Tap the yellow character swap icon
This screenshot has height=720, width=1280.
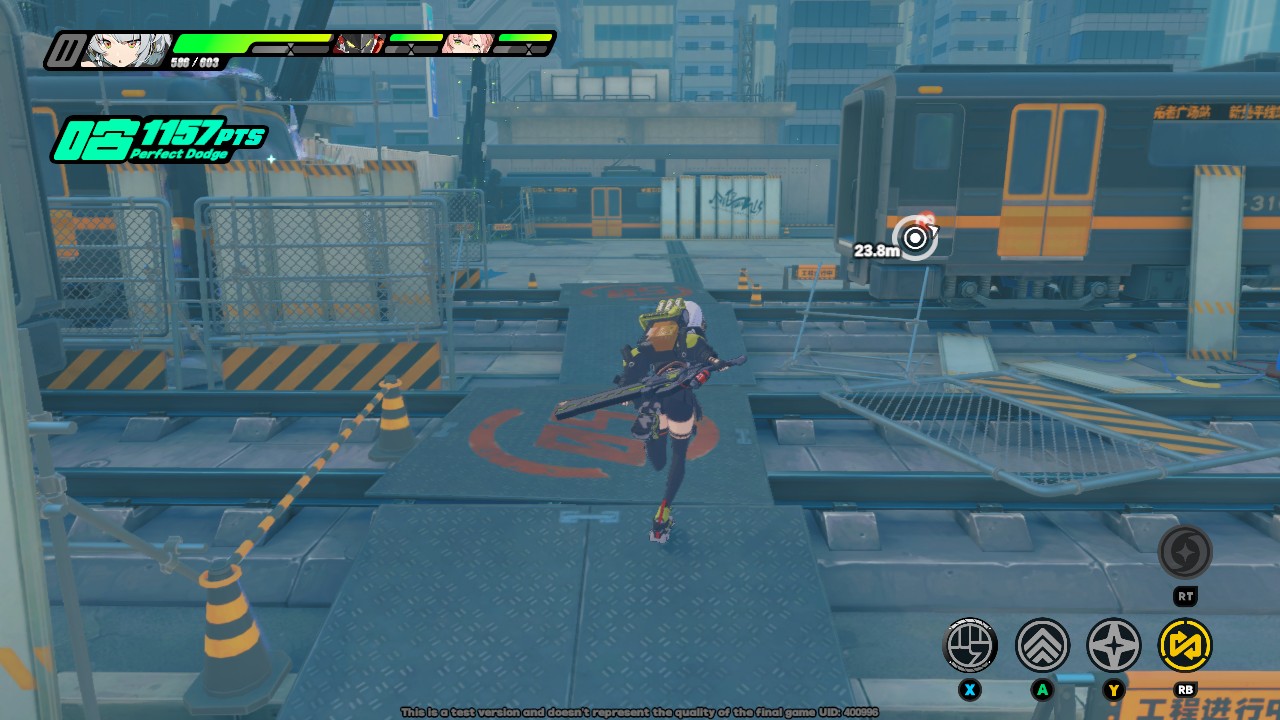pyautogui.click(x=1185, y=645)
